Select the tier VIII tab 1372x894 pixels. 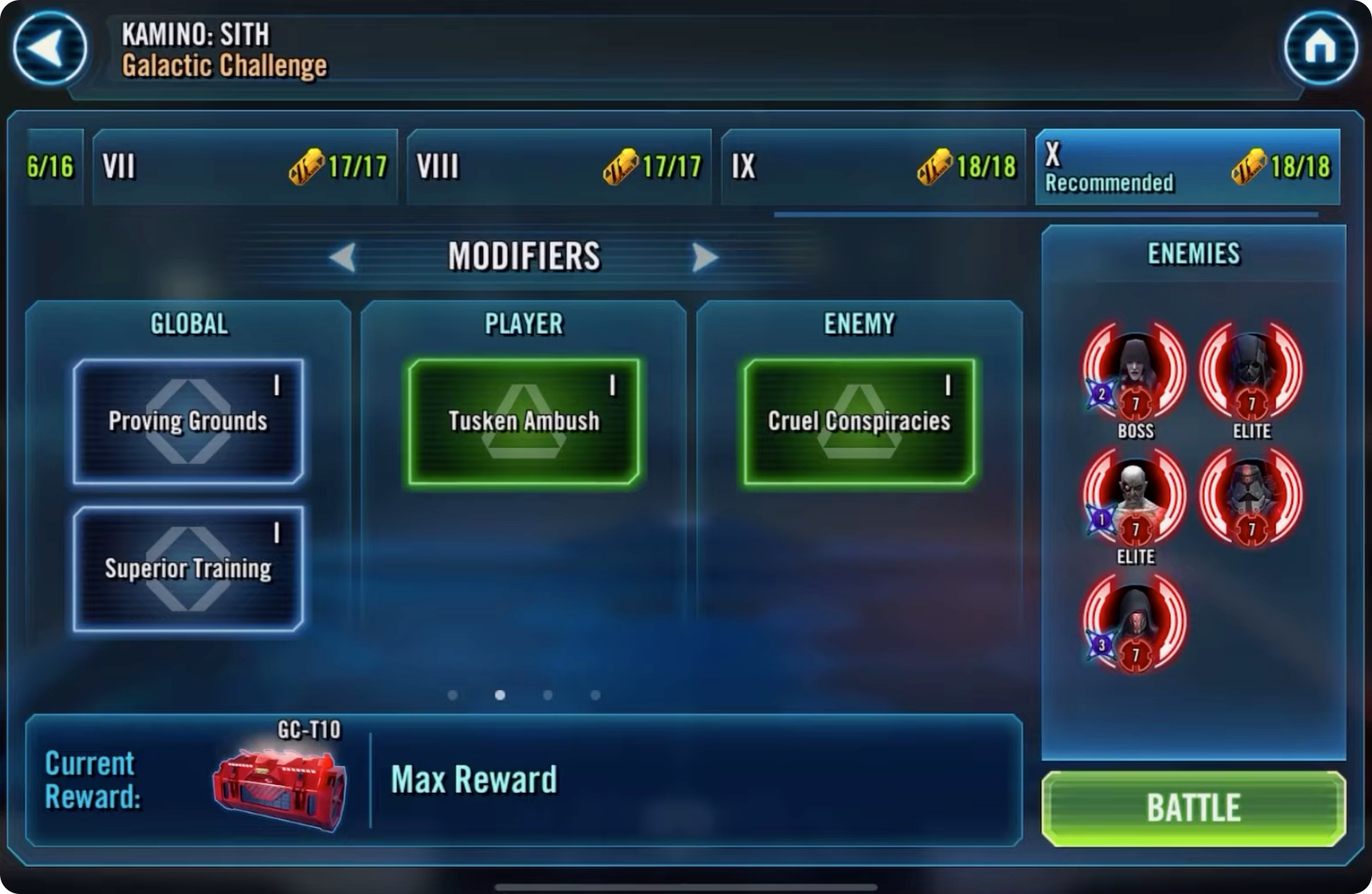559,167
